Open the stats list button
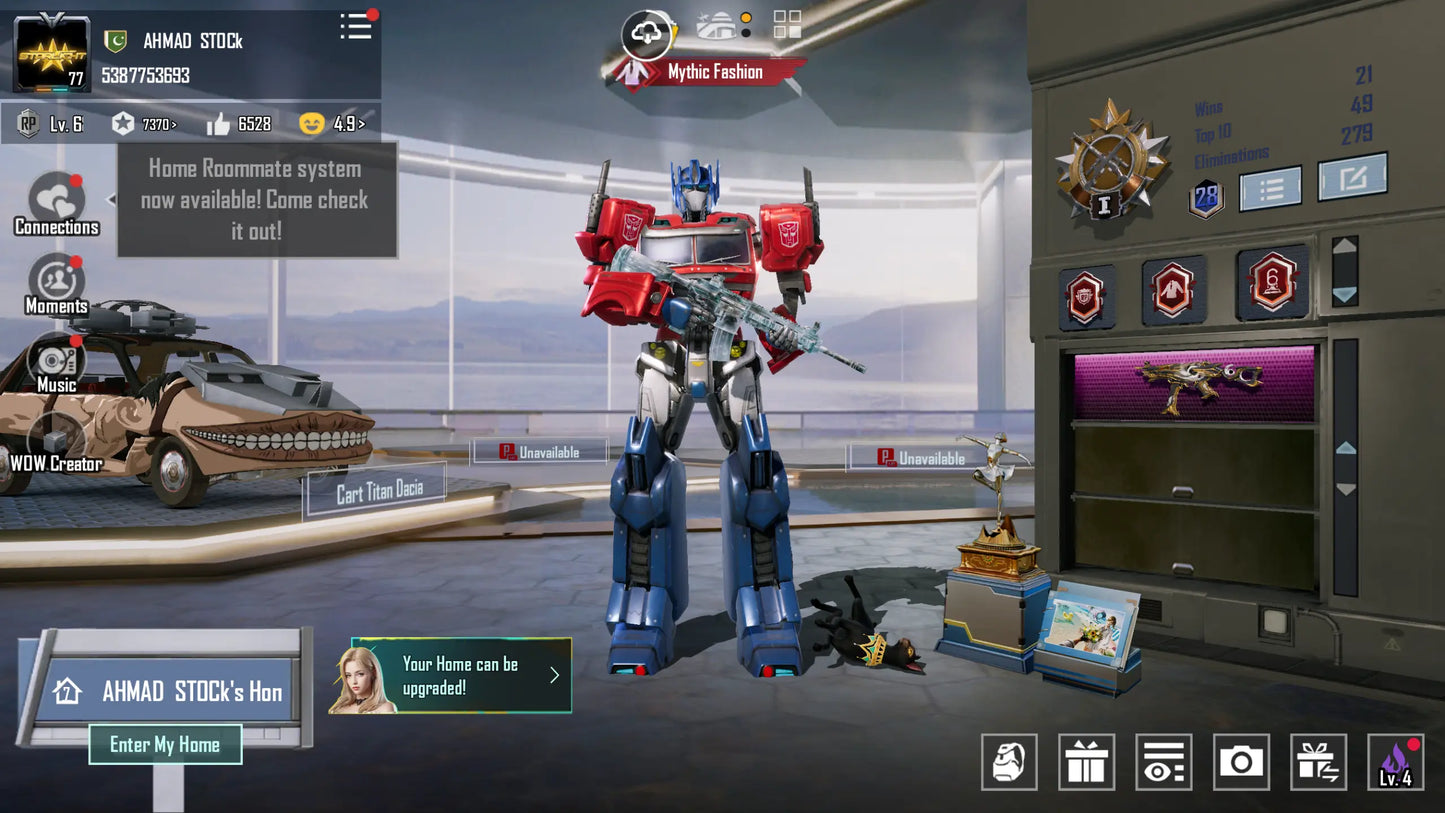 click(1270, 188)
